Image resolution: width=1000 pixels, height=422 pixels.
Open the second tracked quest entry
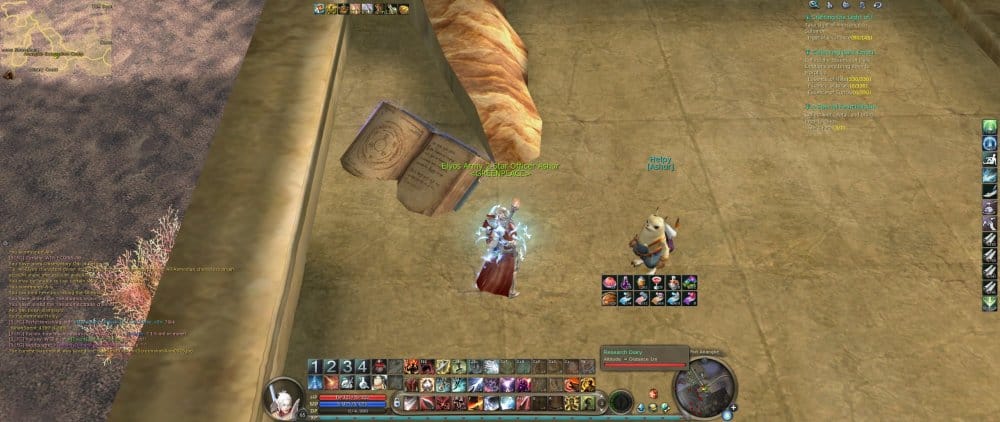(840, 52)
